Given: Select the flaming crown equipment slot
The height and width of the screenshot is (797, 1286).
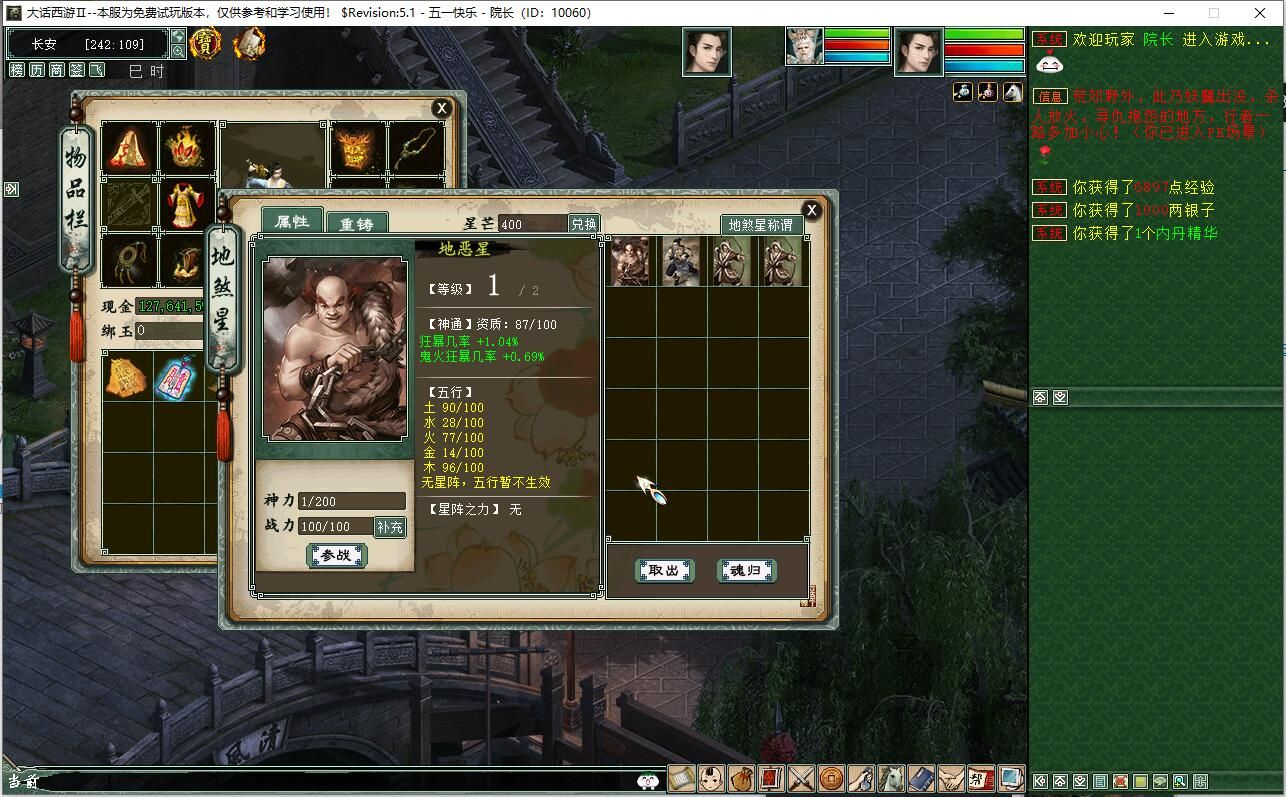Looking at the screenshot, I should coord(186,148).
